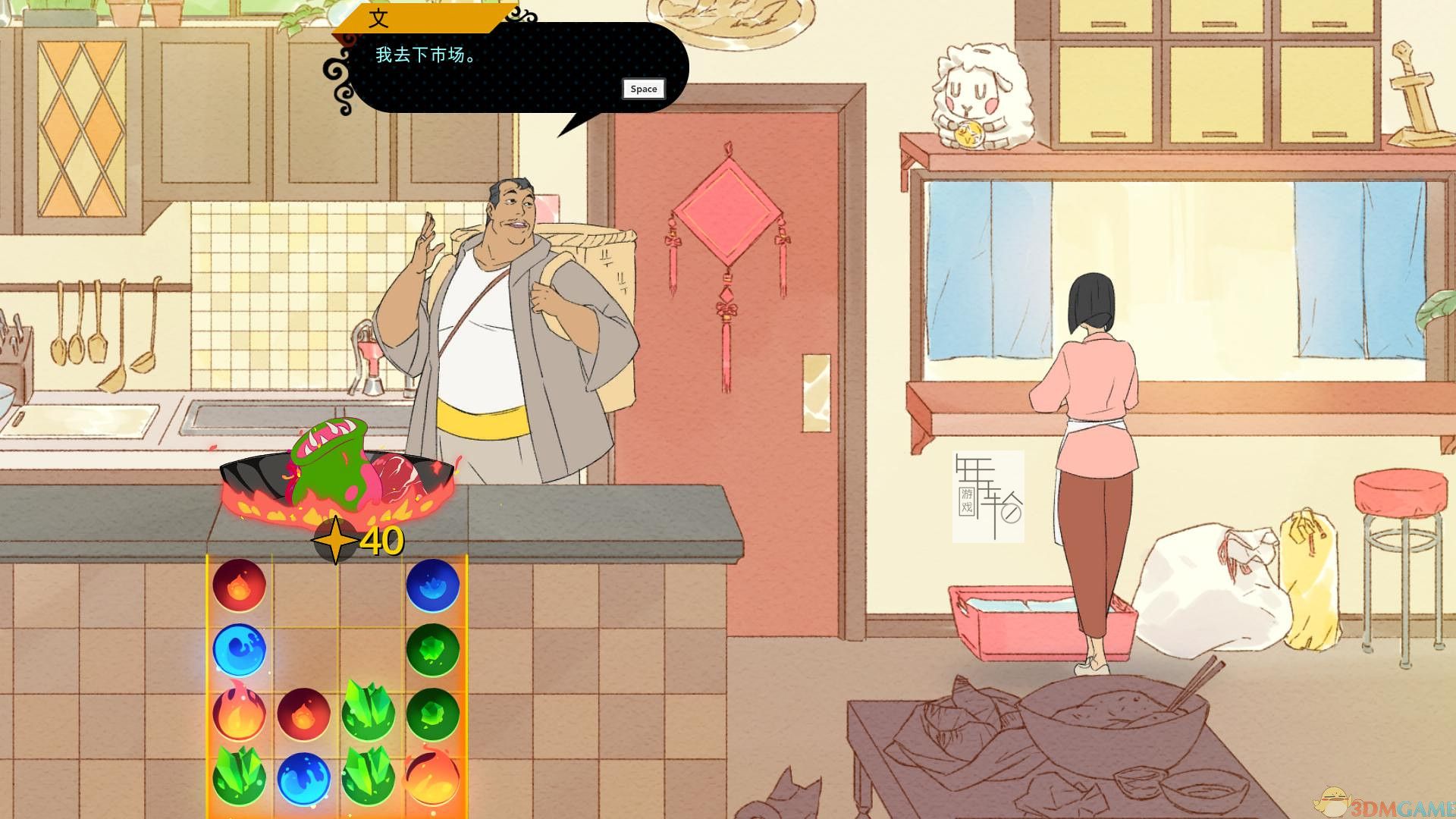
Task: Click the small dark red fire orb beside the crystals
Action: [303, 714]
